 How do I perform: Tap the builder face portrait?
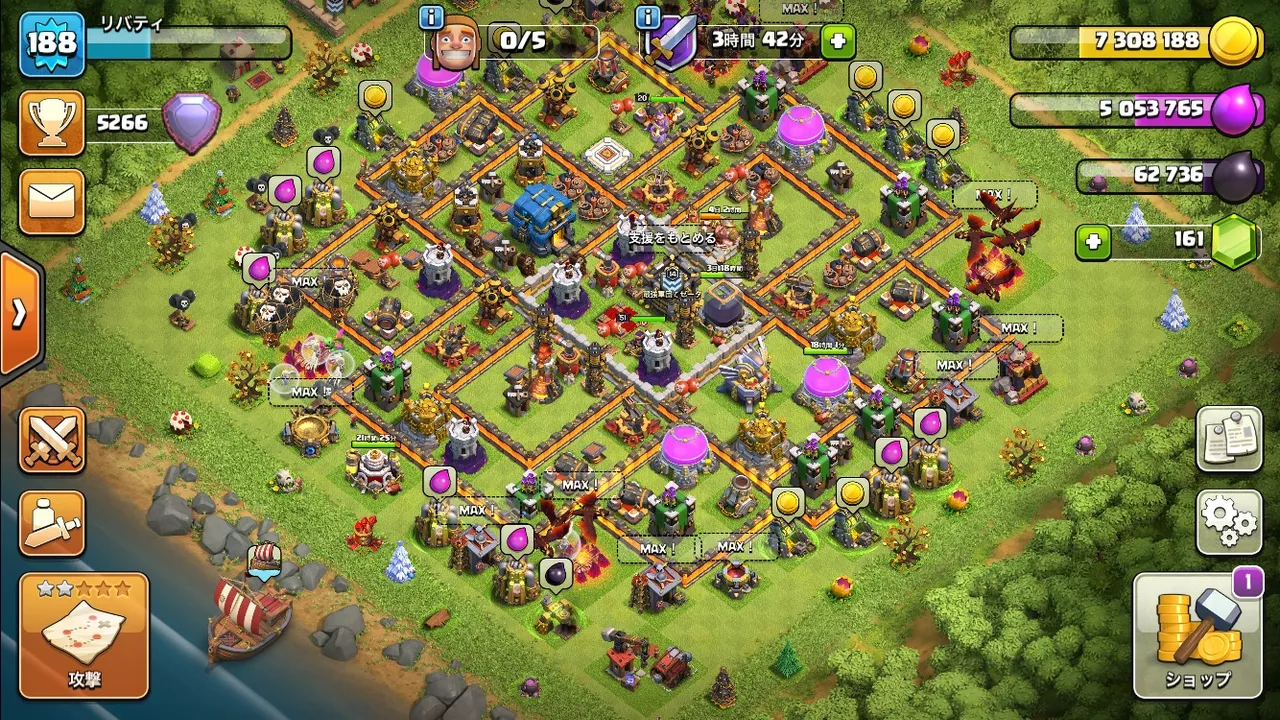[x=455, y=42]
